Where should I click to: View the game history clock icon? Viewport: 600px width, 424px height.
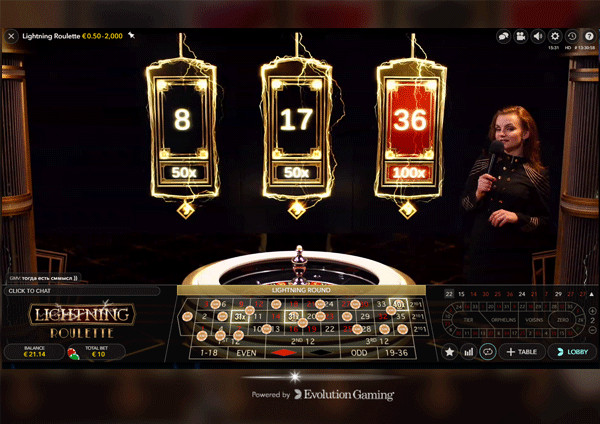[571, 37]
